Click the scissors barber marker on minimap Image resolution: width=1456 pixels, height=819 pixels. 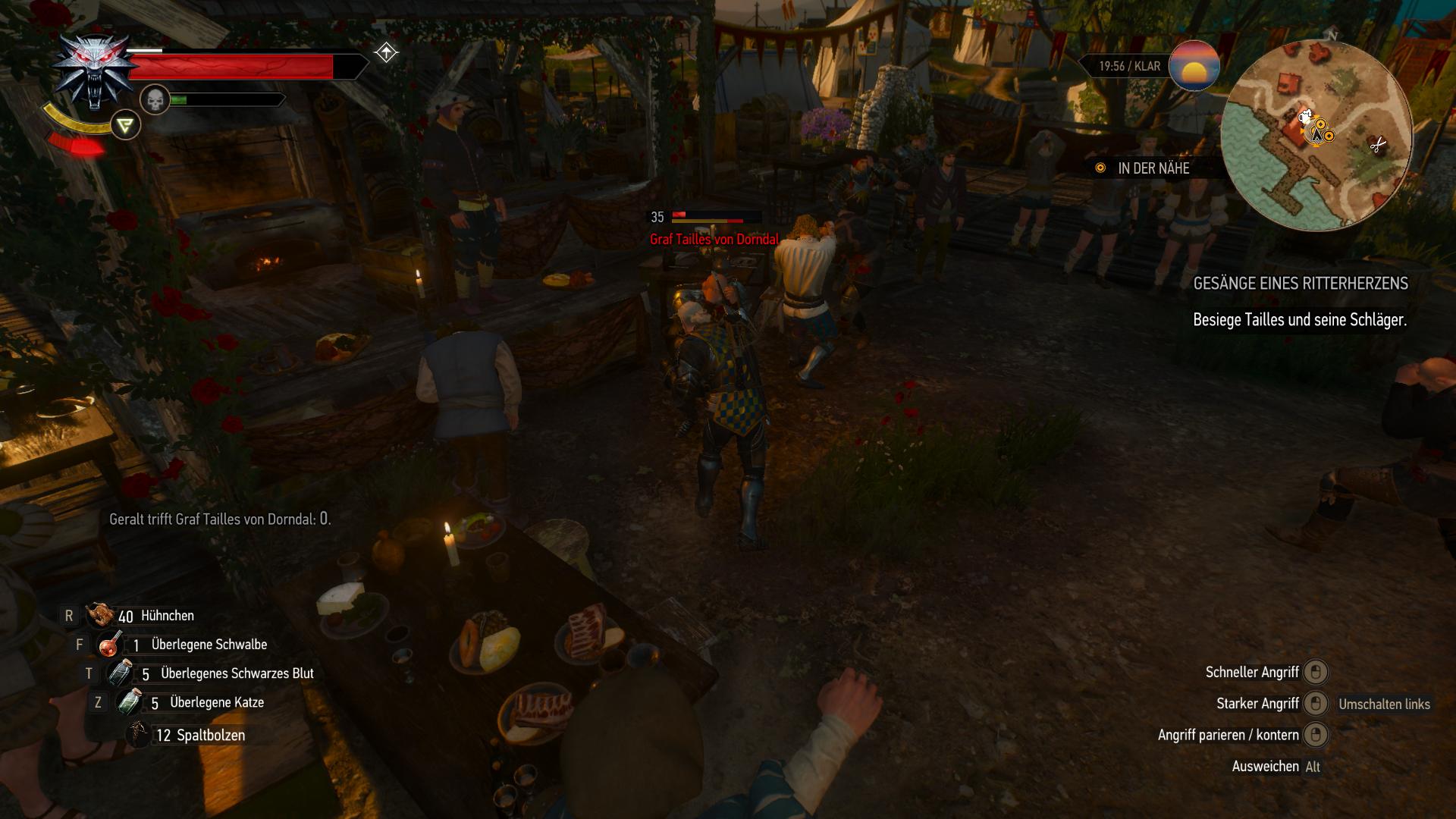point(1378,145)
